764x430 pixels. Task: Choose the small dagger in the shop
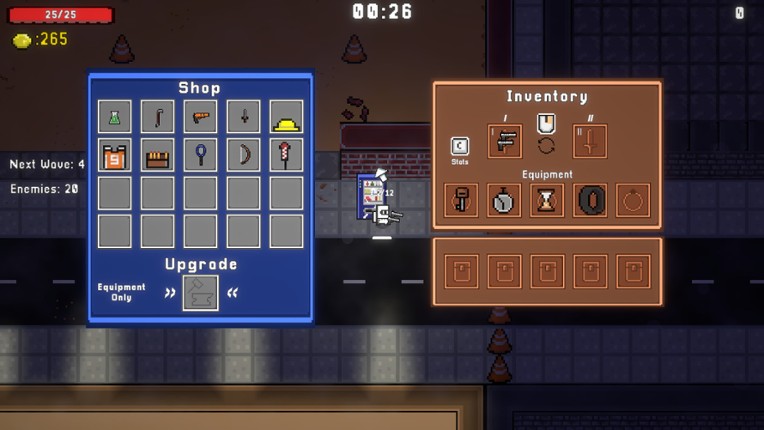coord(244,117)
